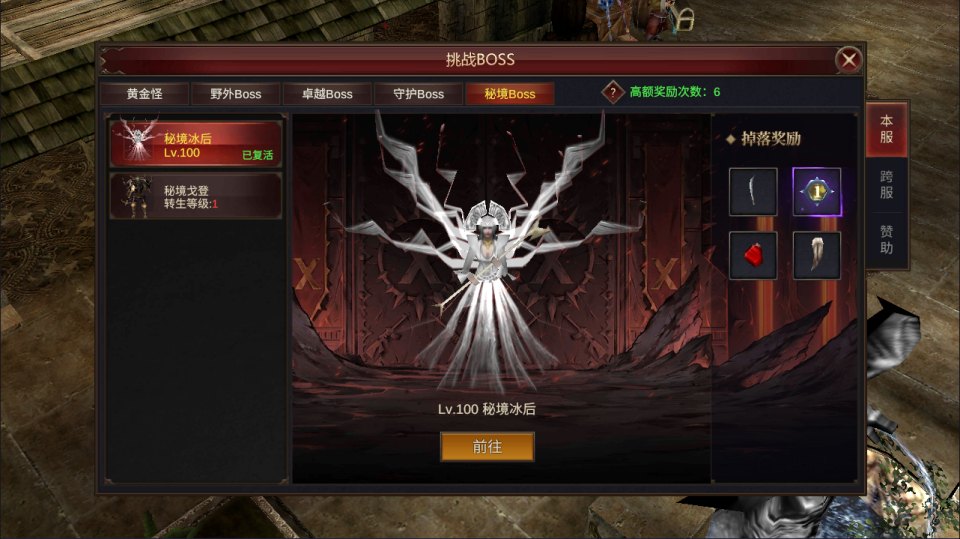Inspect the red gem drop reward
The width and height of the screenshot is (960, 539).
click(753, 256)
